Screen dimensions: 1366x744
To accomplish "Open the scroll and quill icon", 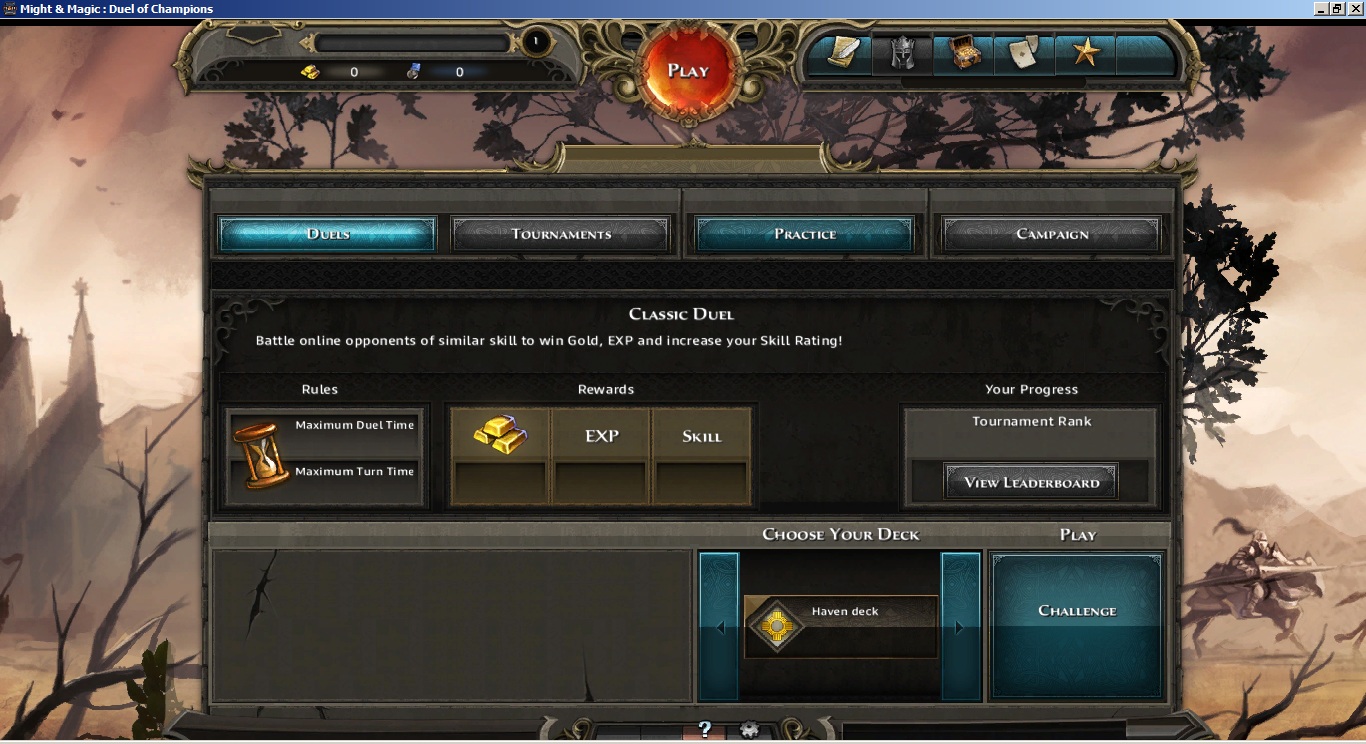I will click(x=842, y=55).
